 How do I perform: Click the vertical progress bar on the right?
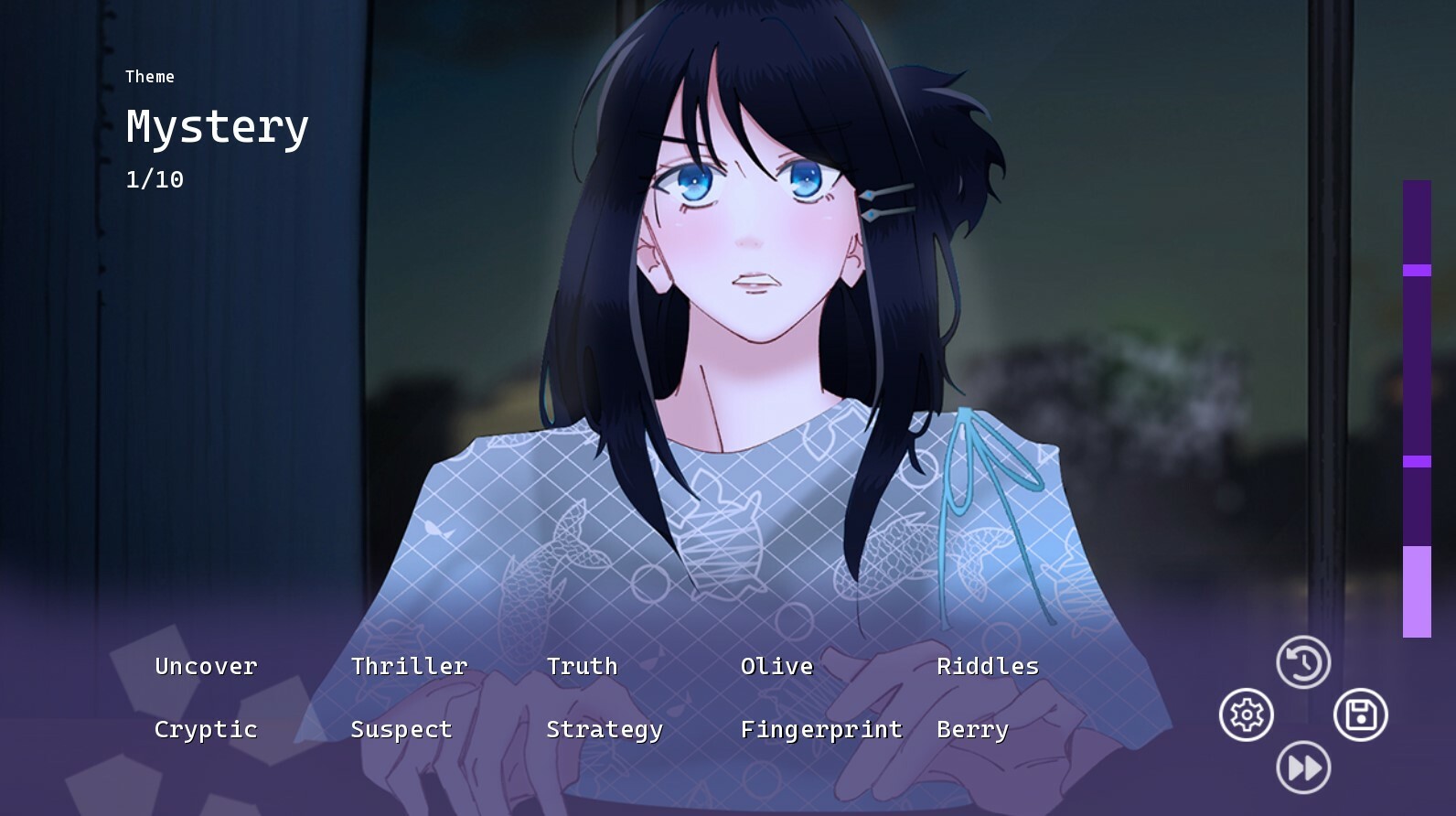[1414, 412]
